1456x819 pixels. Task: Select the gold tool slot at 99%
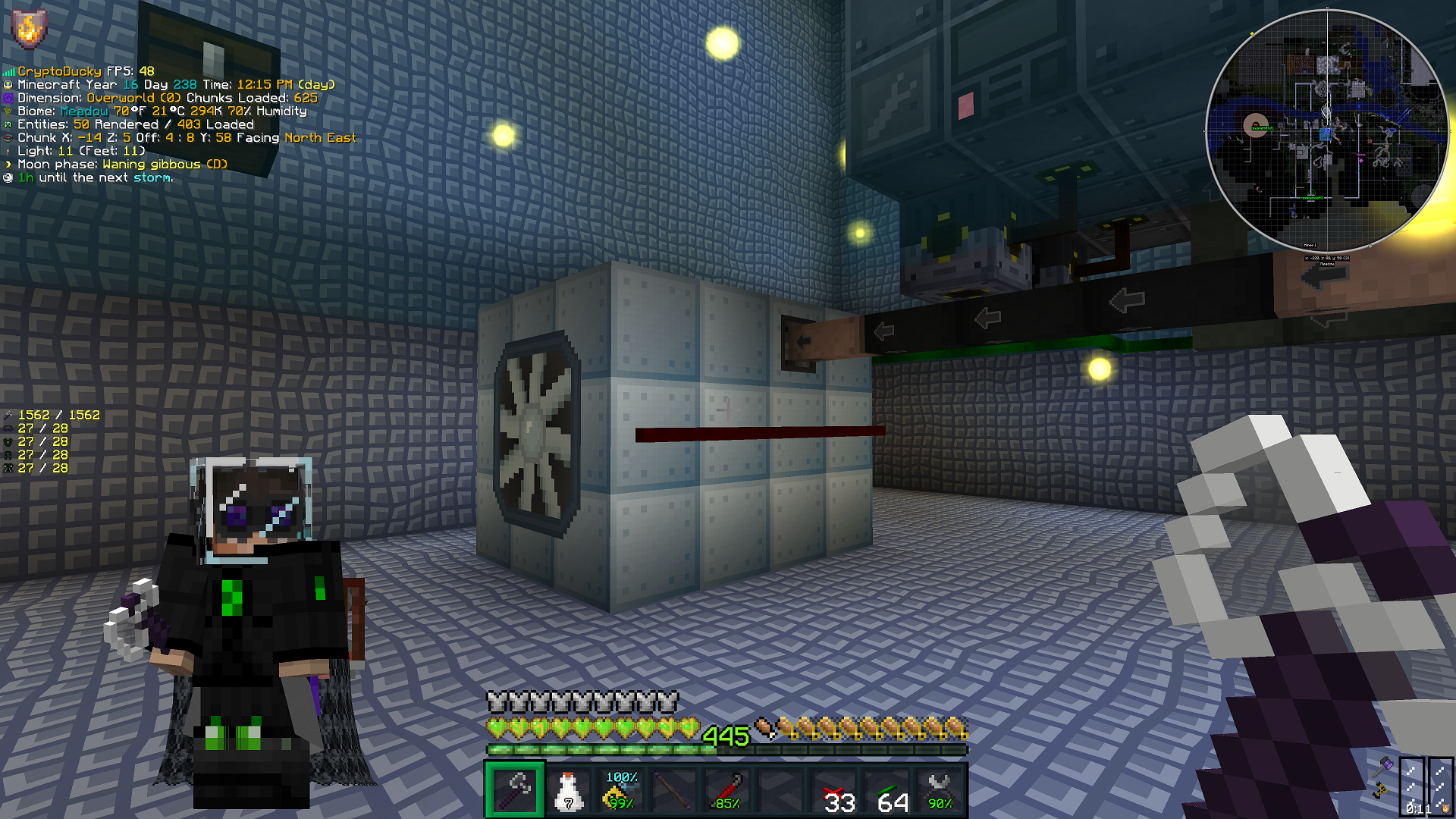(621, 790)
